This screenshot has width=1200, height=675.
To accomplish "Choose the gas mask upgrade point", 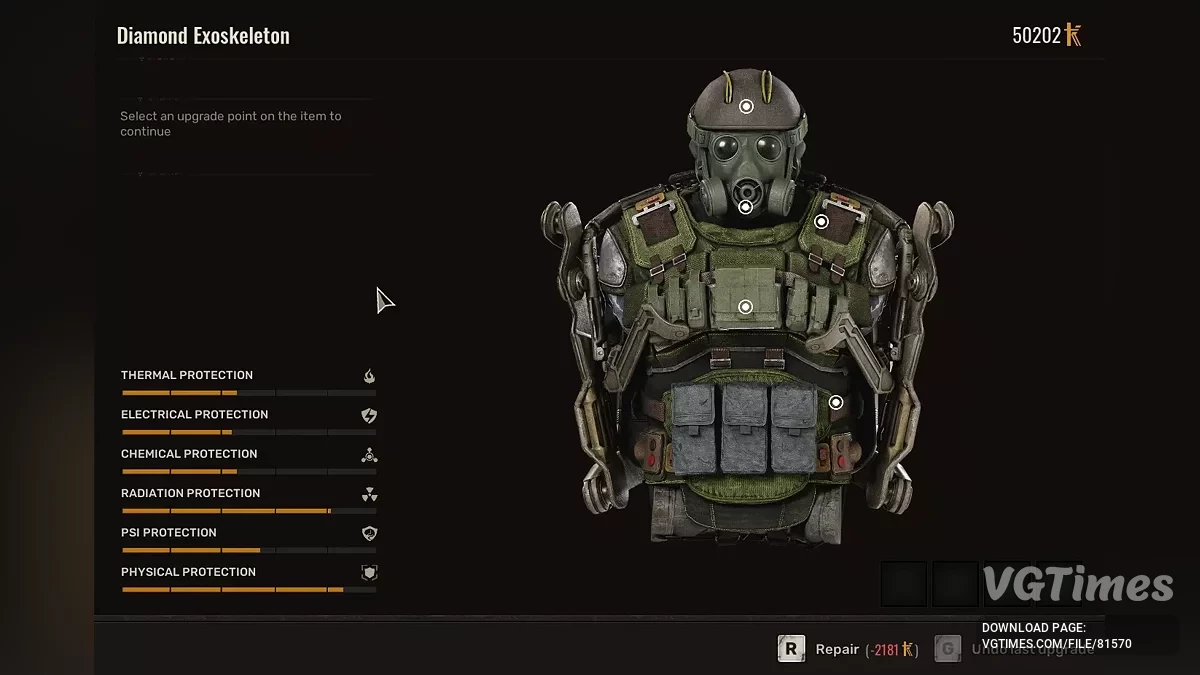I will 745,207.
